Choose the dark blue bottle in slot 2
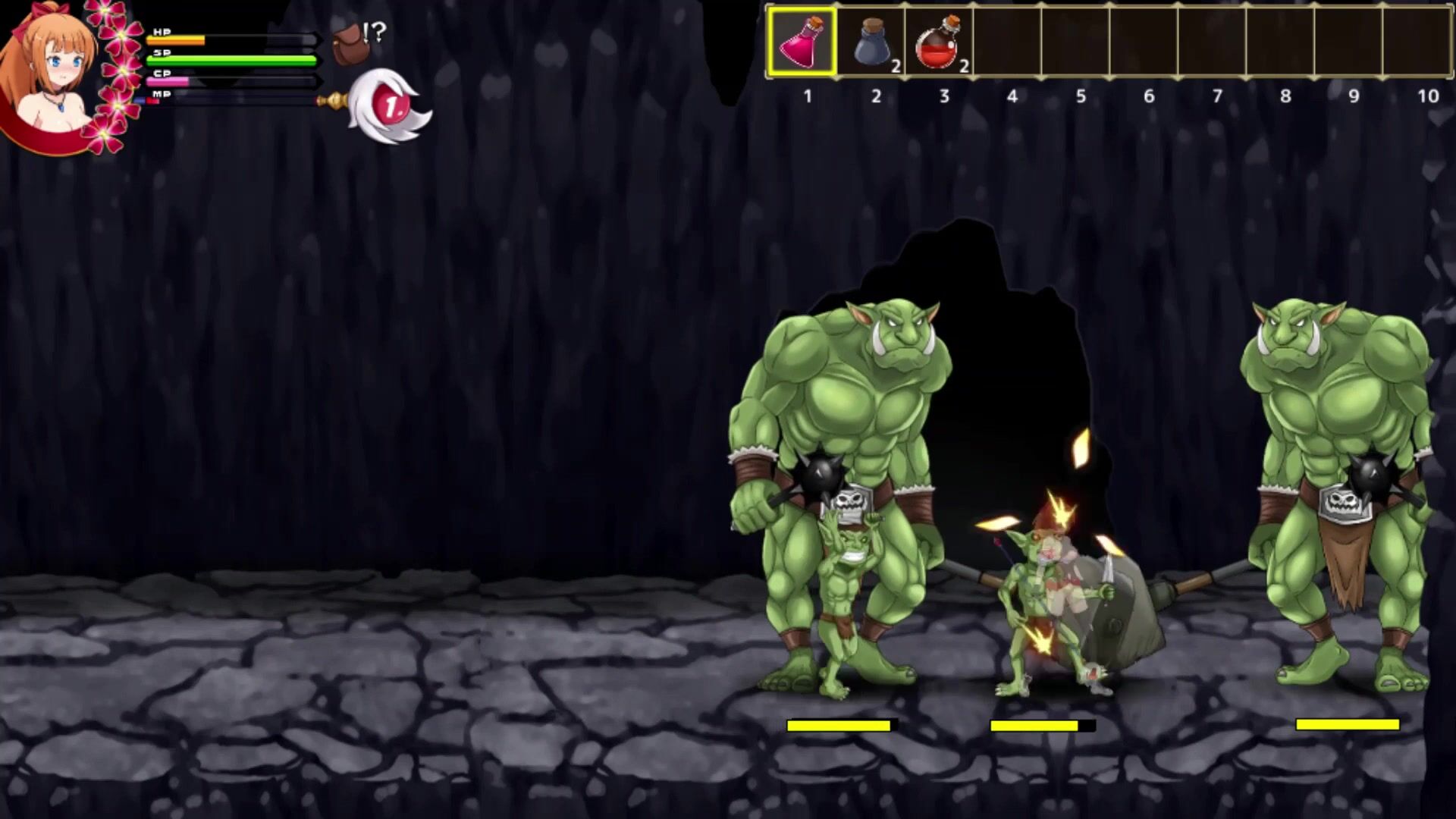This screenshot has height=819, width=1456. pos(872,42)
